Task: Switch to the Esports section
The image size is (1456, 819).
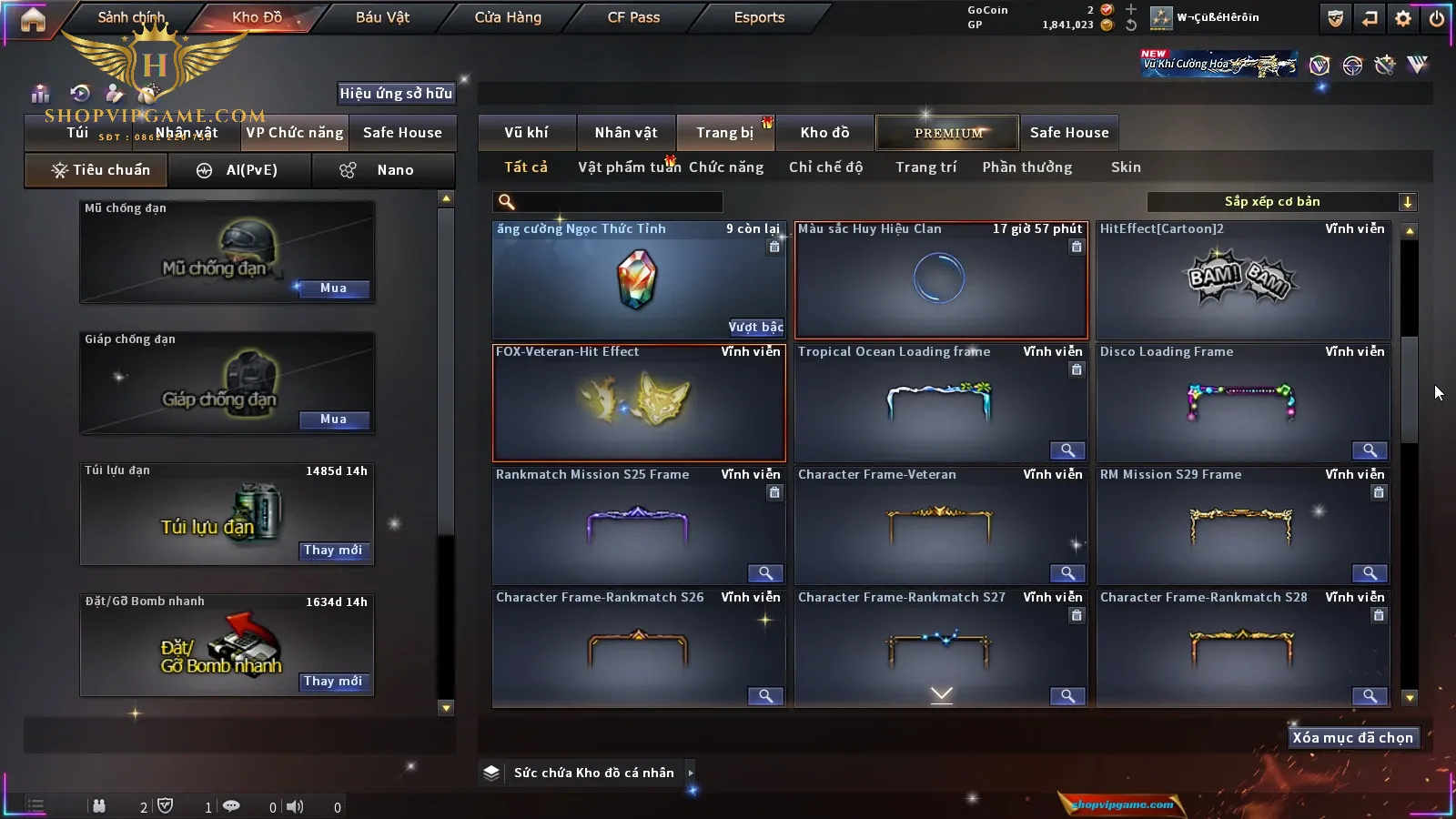Action: (759, 17)
